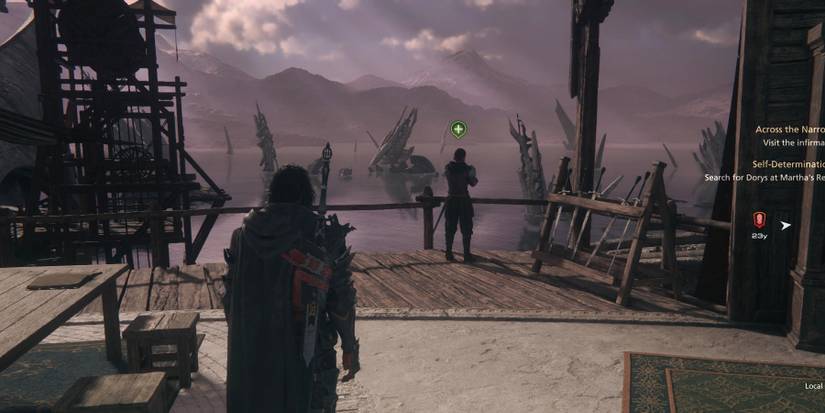Select the Self-Determination quest entry
This screenshot has height=413, width=825.
(x=788, y=164)
